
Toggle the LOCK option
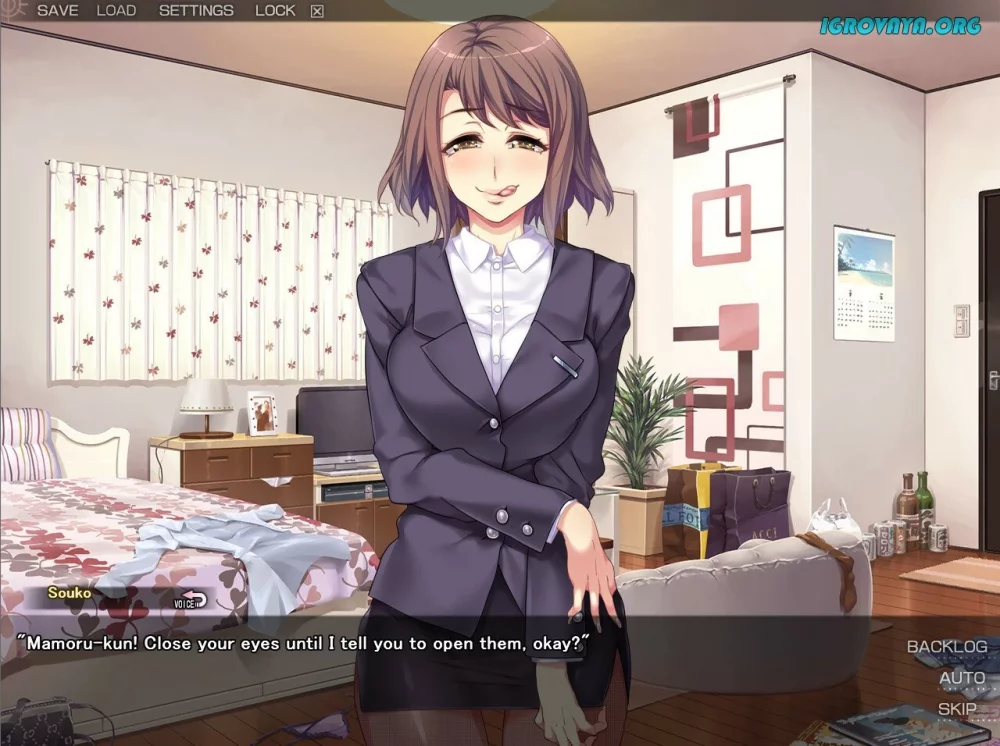[x=275, y=11]
